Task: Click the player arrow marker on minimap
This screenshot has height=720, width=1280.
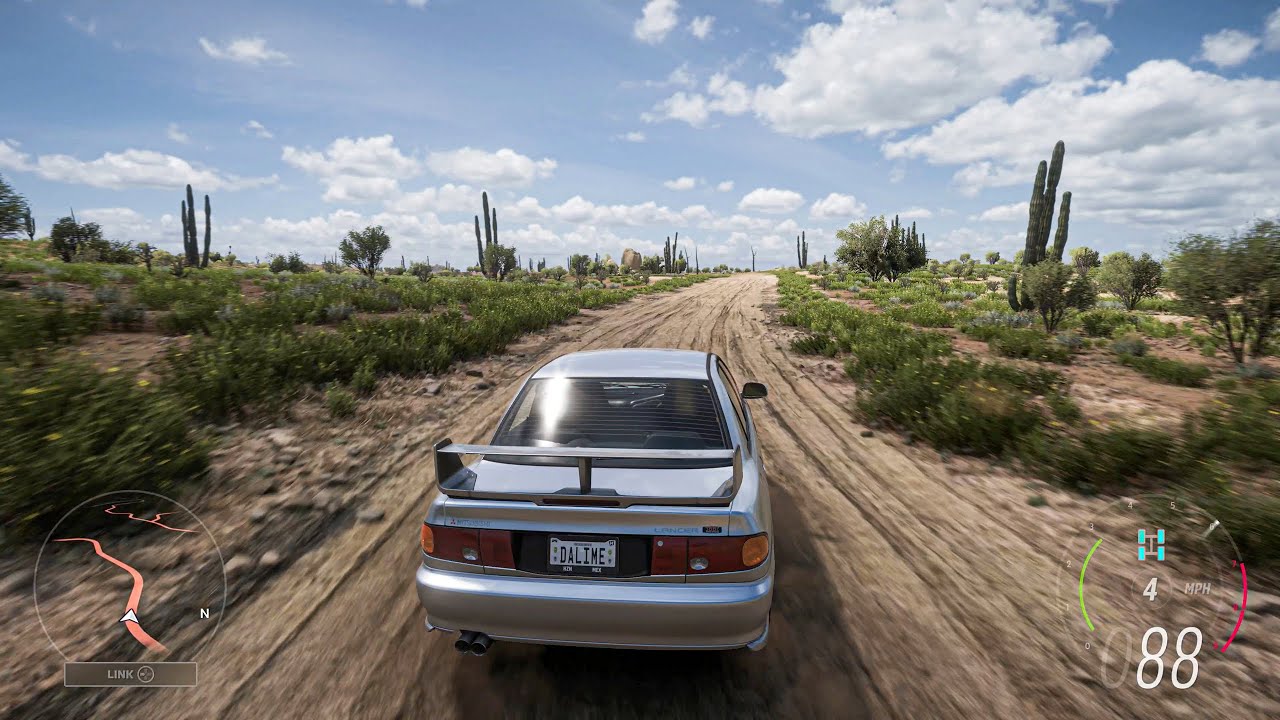Action: coord(129,617)
